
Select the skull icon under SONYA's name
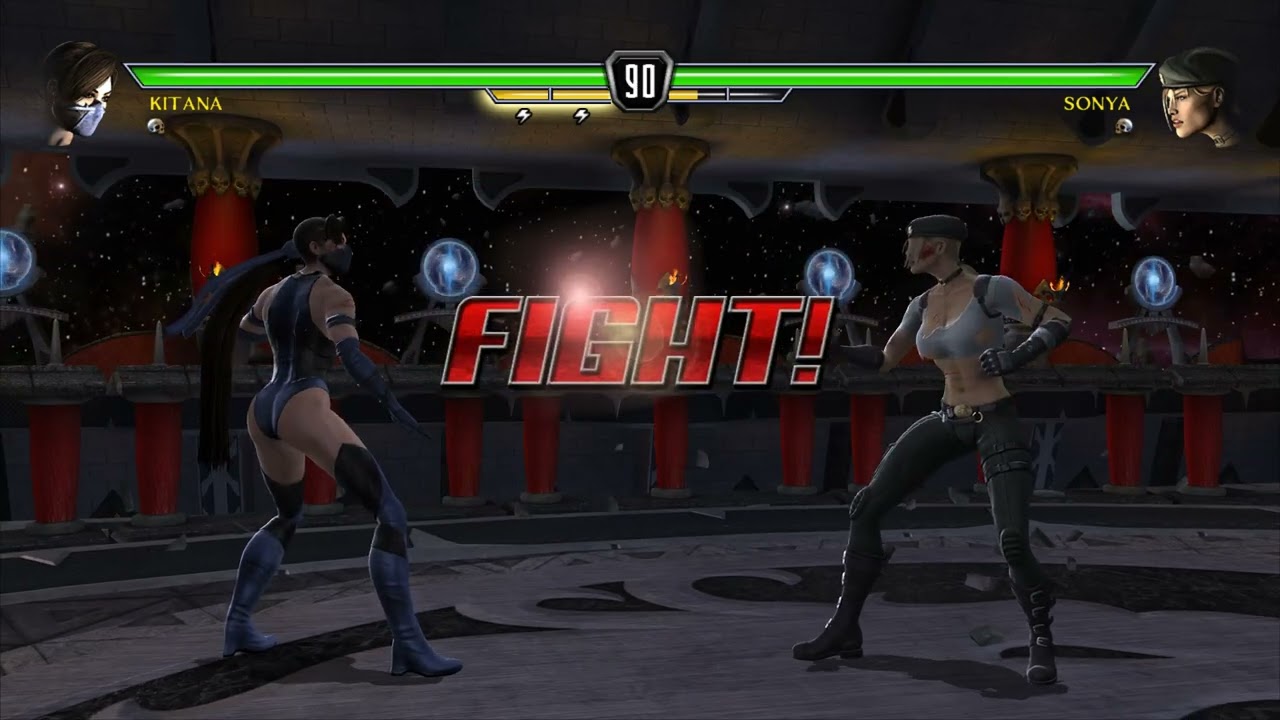(1125, 126)
